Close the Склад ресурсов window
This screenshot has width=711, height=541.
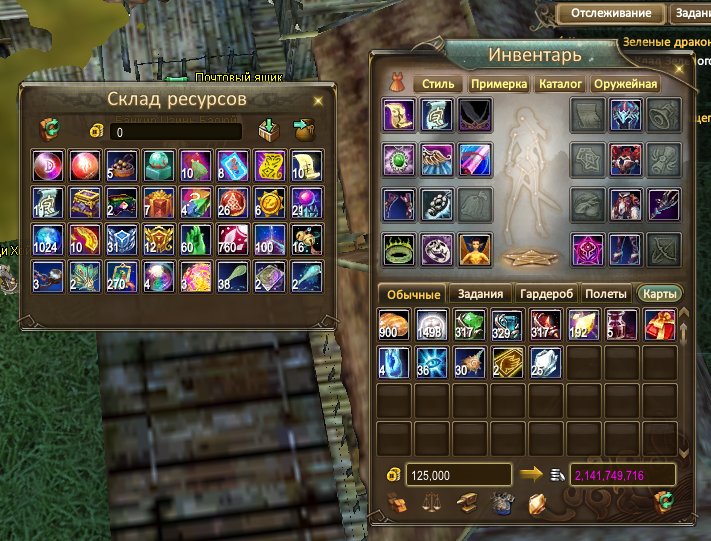[318, 100]
